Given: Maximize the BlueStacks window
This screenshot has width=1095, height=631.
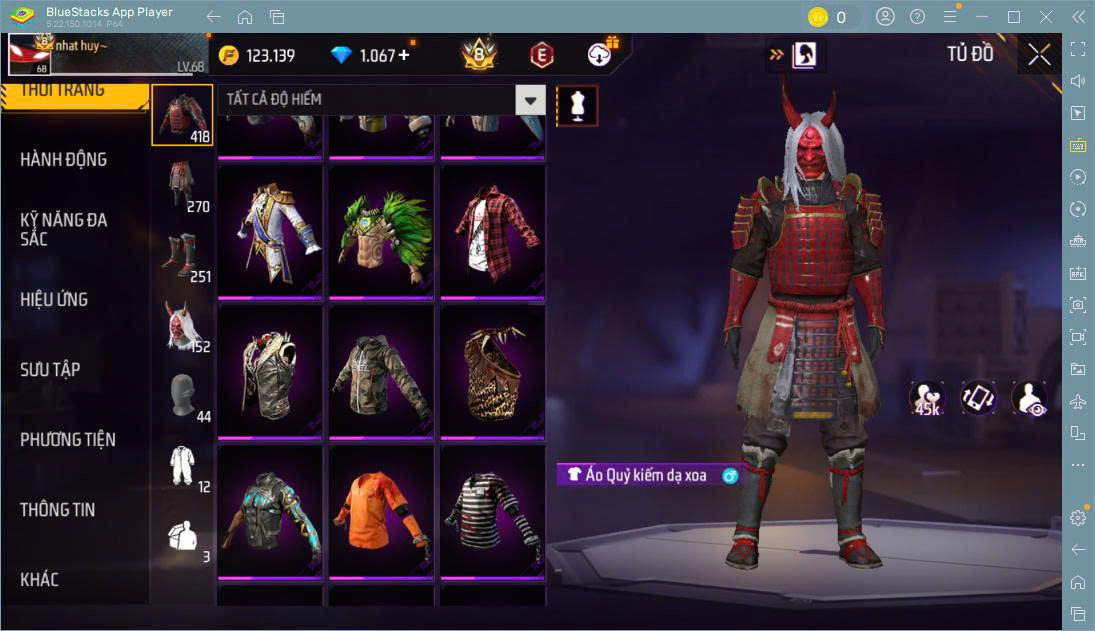Looking at the screenshot, I should (1014, 17).
